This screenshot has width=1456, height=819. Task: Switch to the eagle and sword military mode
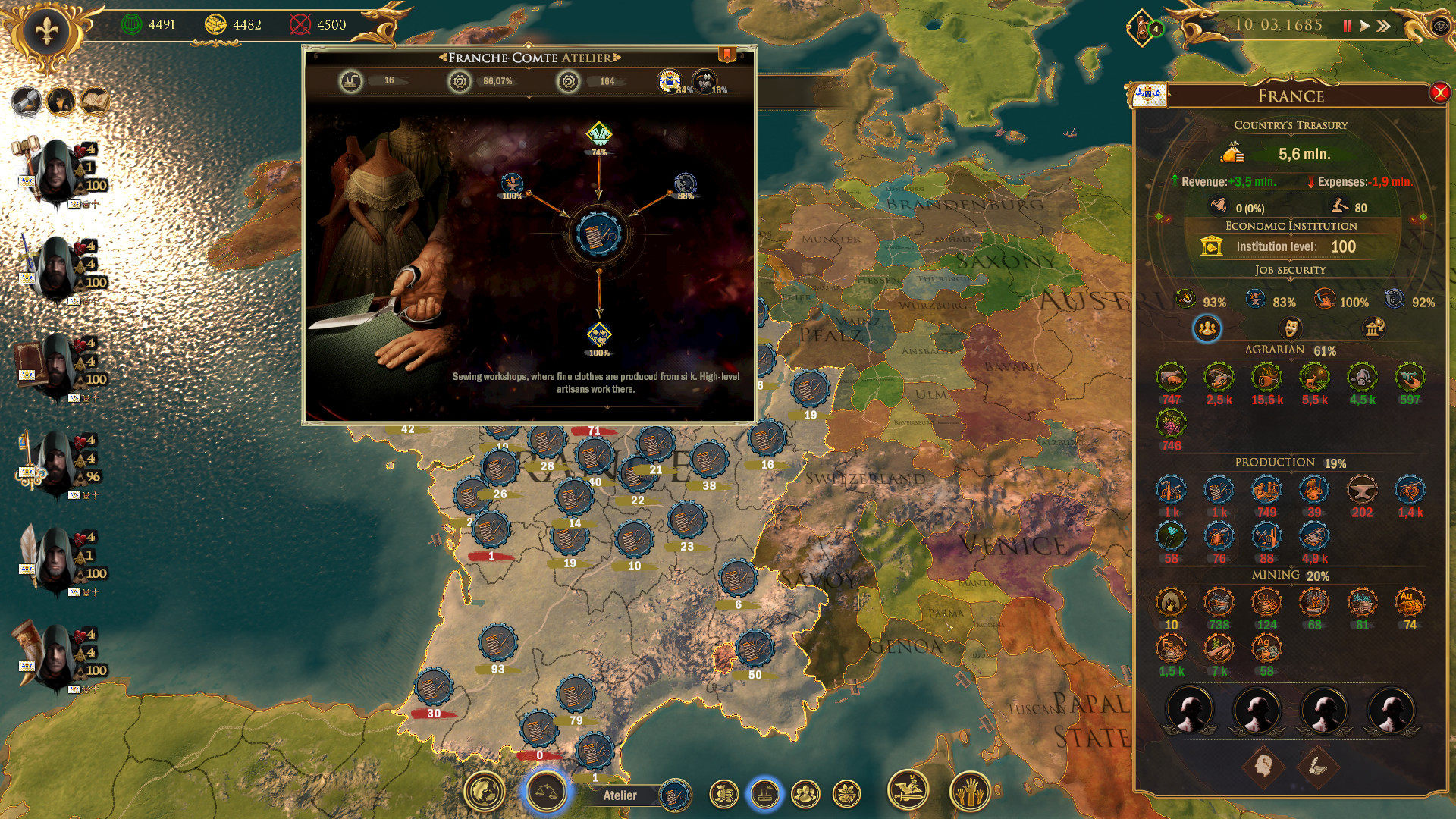click(908, 791)
